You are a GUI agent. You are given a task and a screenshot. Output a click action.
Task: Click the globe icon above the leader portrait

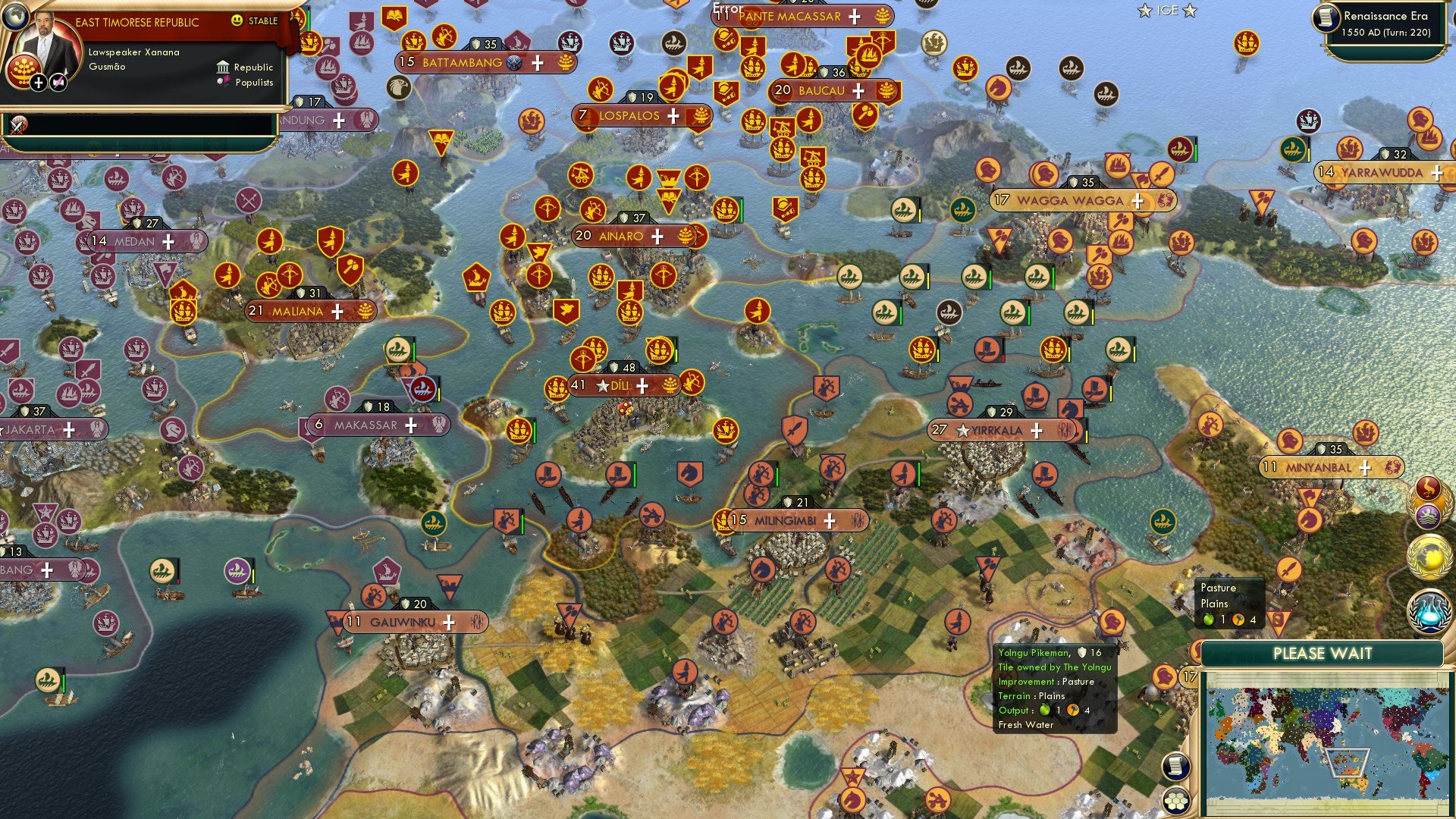pyautogui.click(x=15, y=17)
